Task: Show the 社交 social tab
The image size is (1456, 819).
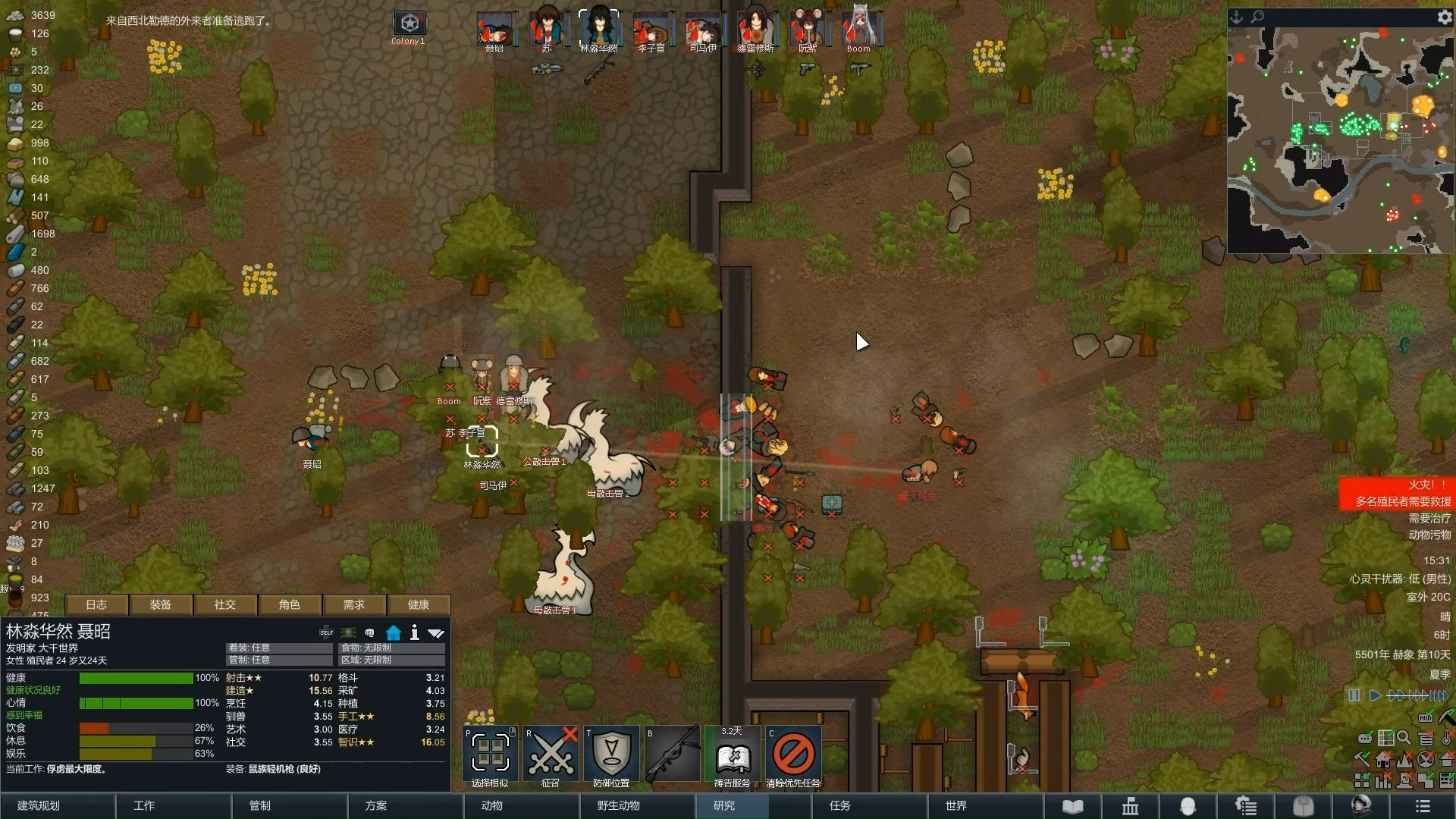Action: (x=225, y=604)
